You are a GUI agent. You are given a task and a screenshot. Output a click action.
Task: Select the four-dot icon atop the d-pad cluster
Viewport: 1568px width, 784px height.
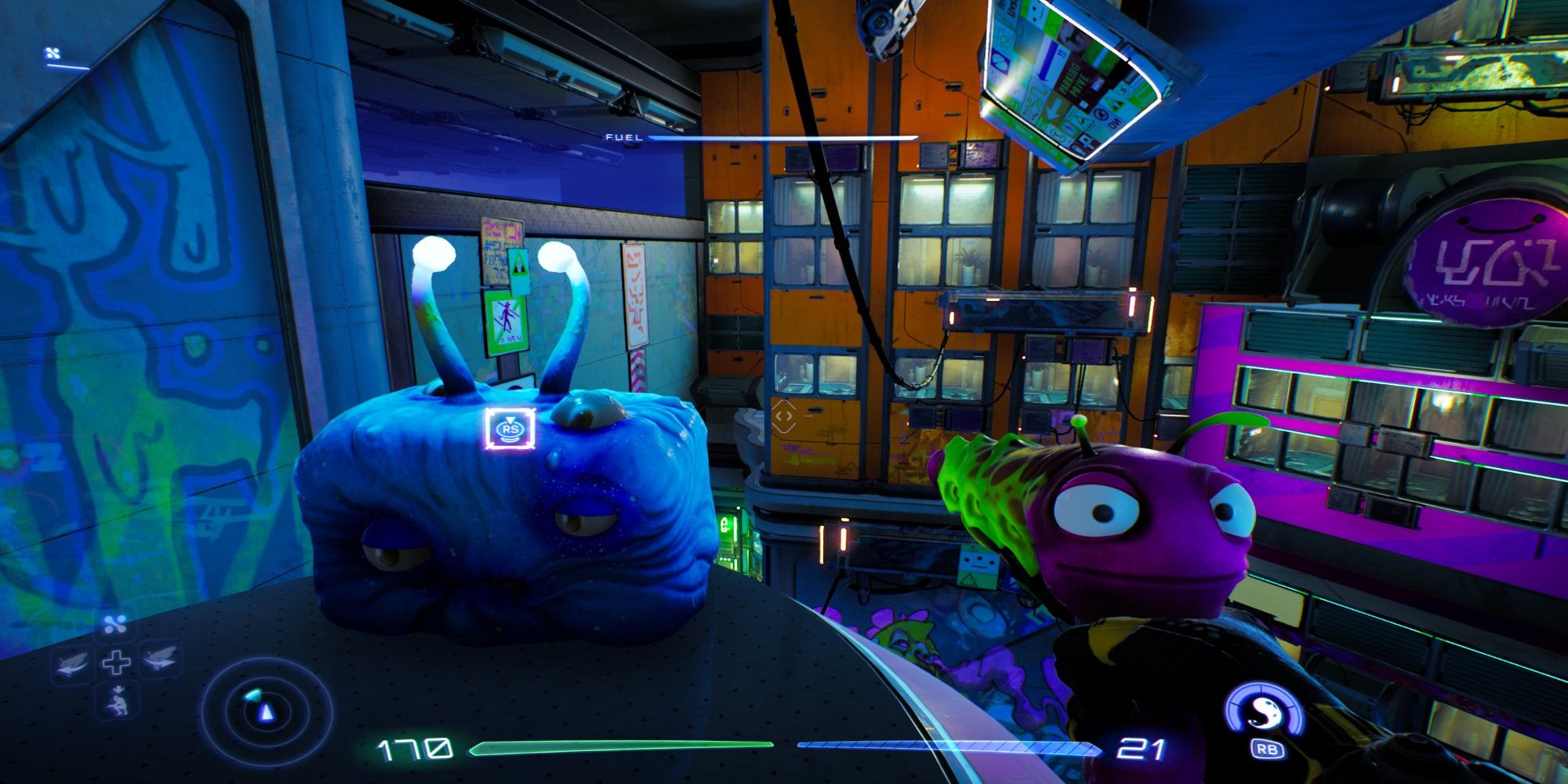point(116,625)
